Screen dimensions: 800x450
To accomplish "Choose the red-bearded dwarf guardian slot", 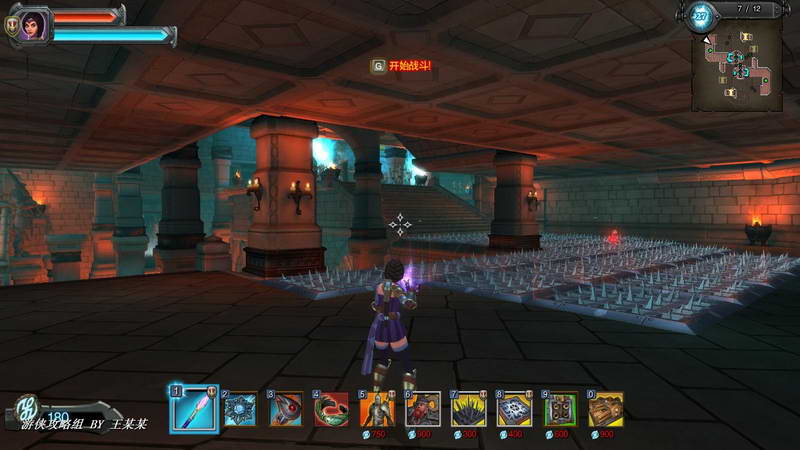I will coord(423,408).
